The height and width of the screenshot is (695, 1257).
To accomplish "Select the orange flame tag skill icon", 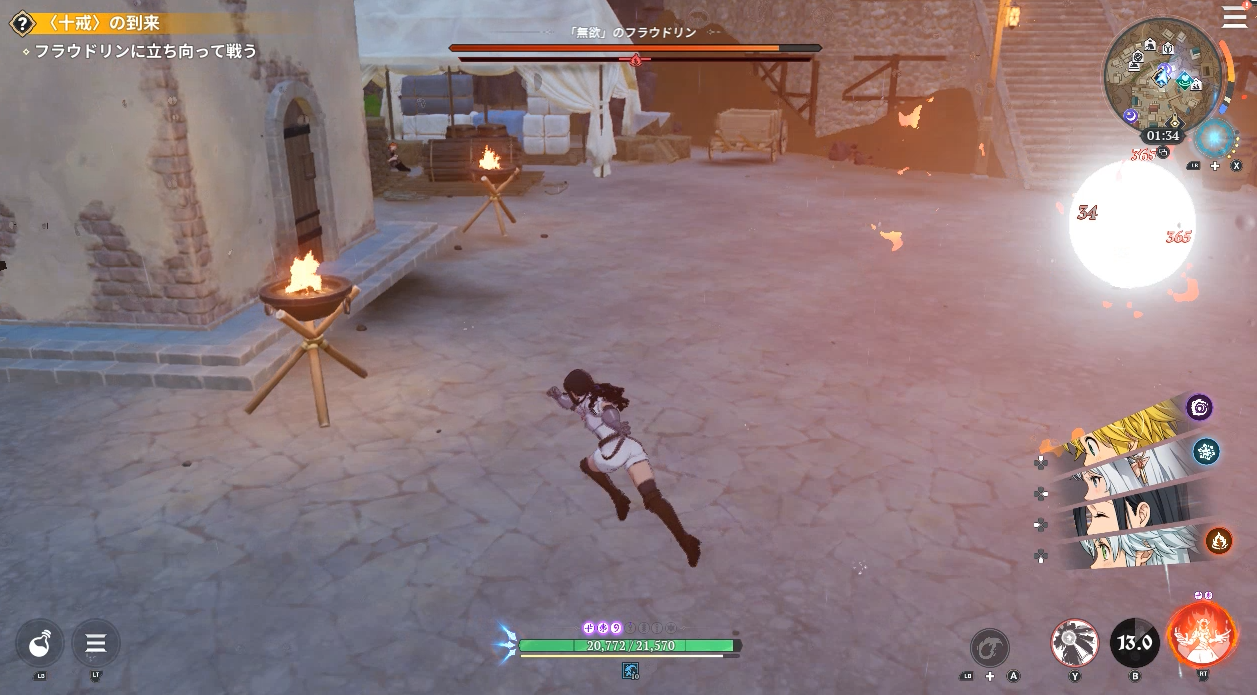I will pos(1218,541).
